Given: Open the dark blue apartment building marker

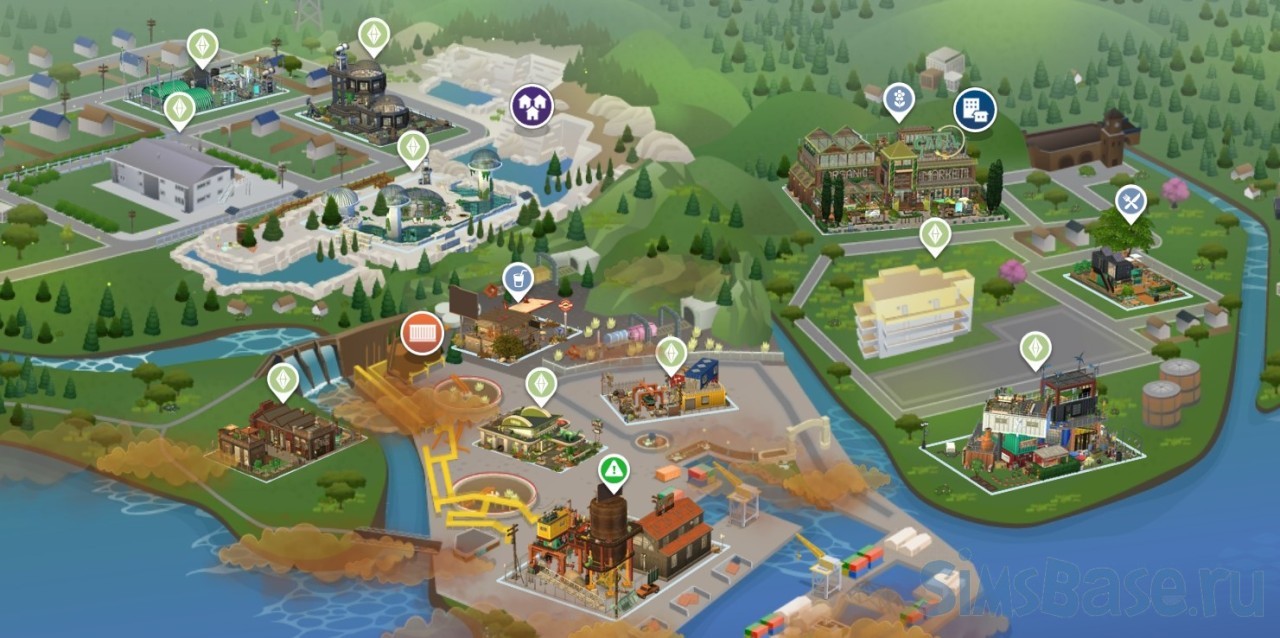Looking at the screenshot, I should tap(974, 109).
